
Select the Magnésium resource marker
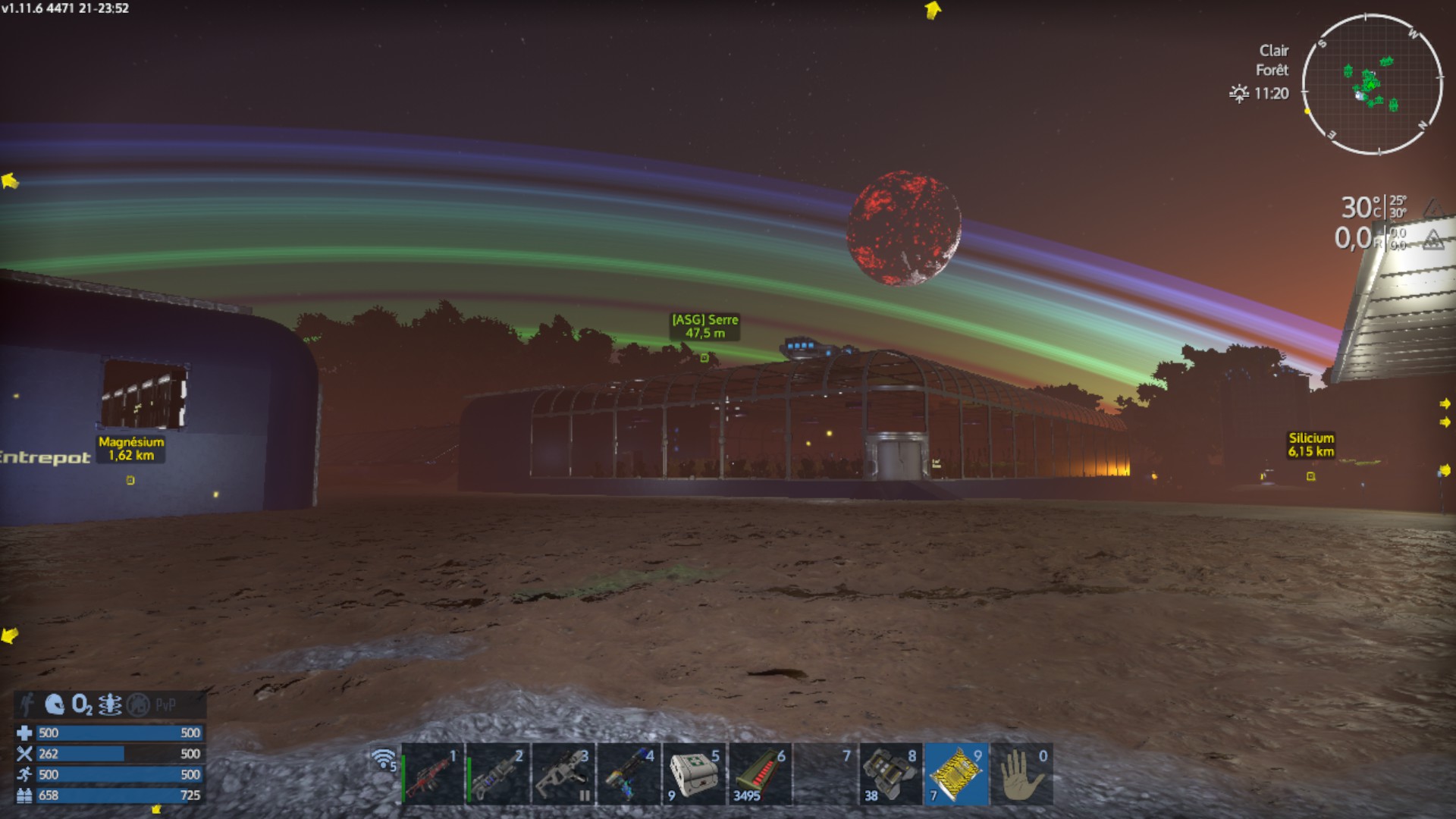click(130, 480)
